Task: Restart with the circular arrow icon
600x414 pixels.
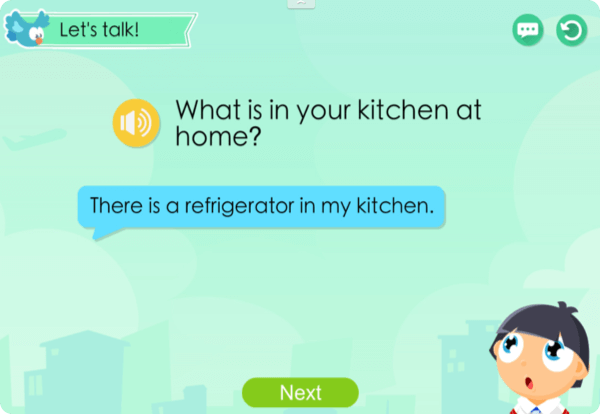Action: point(571,30)
